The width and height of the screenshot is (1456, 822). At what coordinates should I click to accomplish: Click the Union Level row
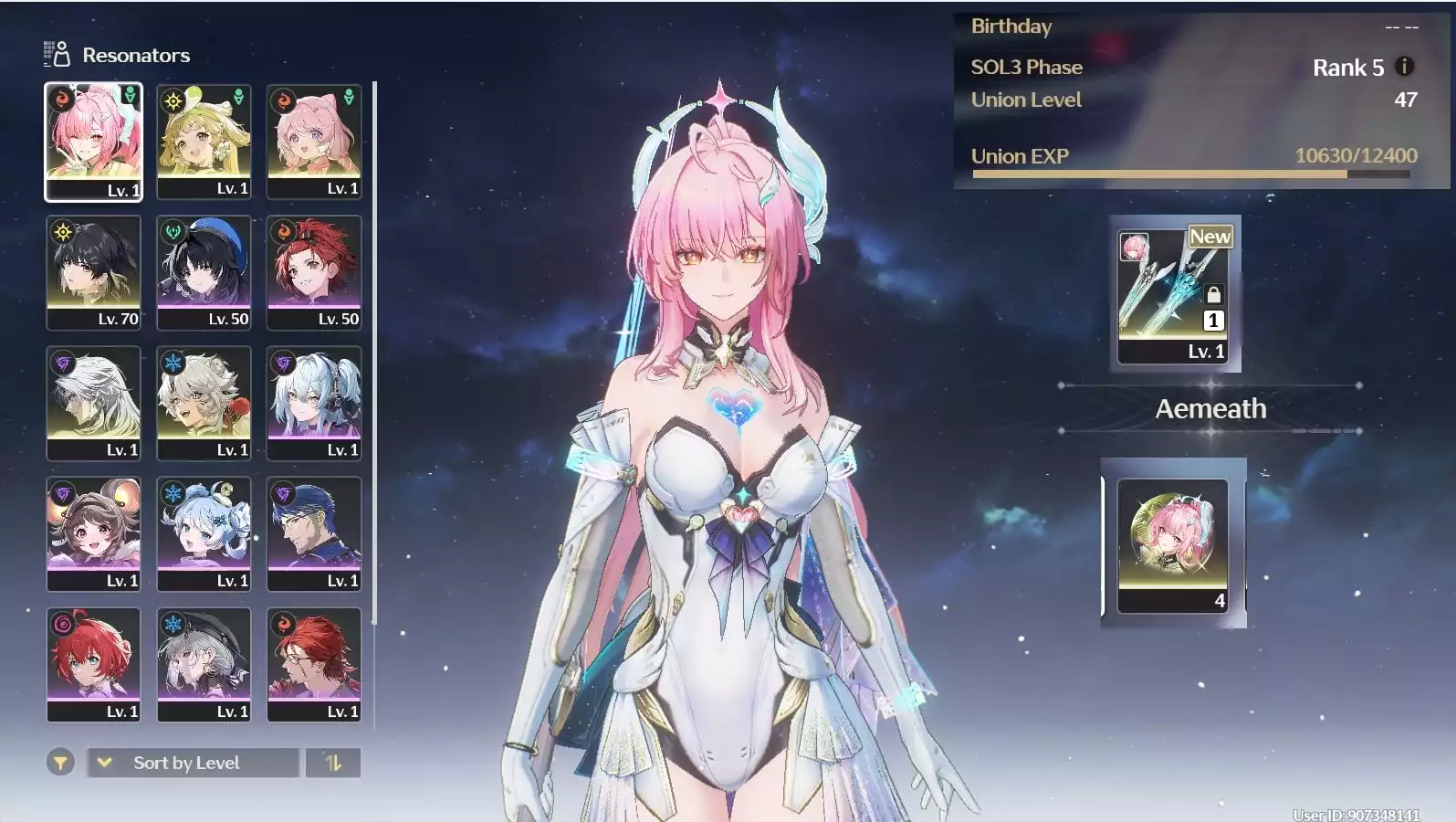pyautogui.click(x=1025, y=100)
